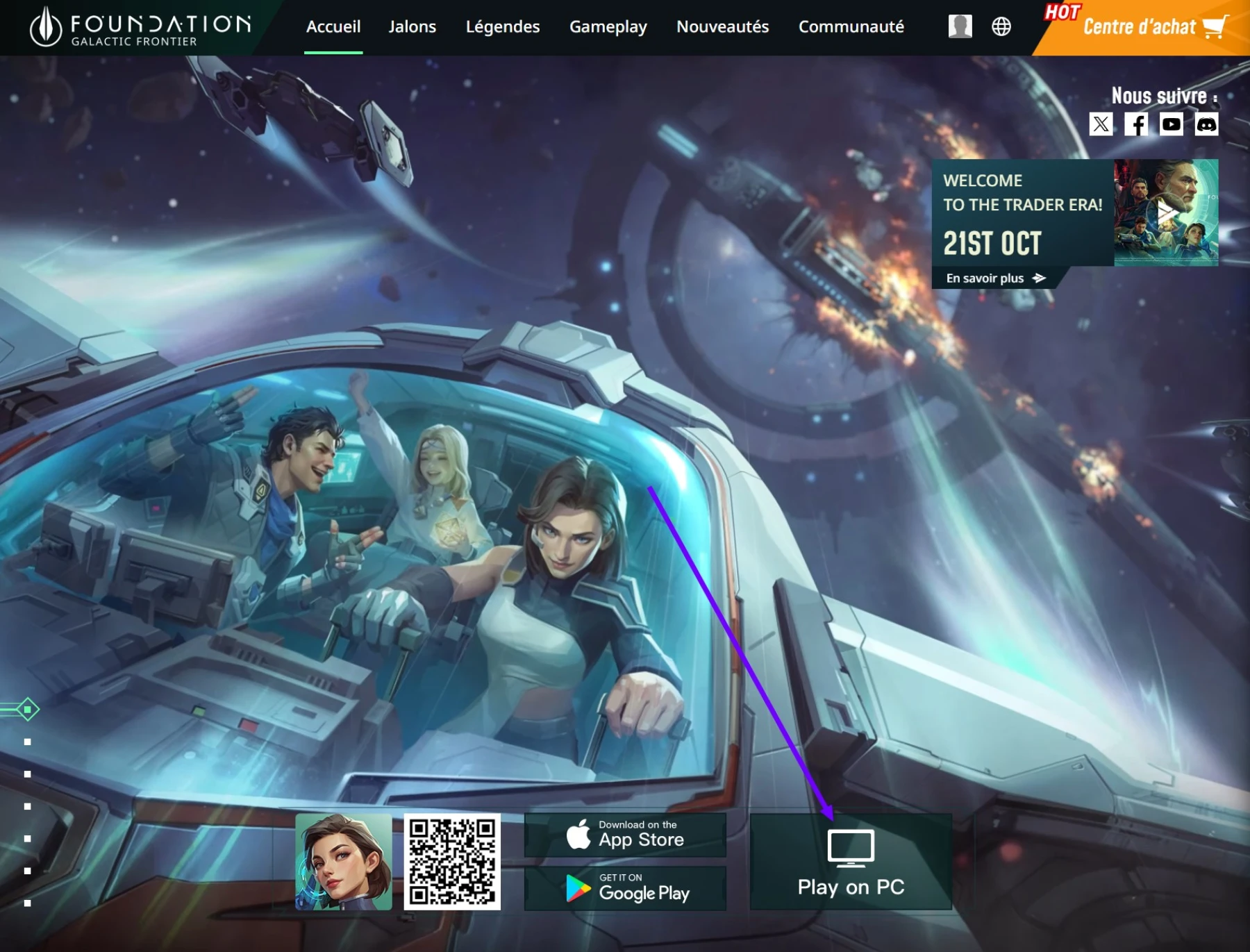The height and width of the screenshot is (952, 1250).
Task: Select the Play on PC monitor icon
Action: [x=852, y=849]
